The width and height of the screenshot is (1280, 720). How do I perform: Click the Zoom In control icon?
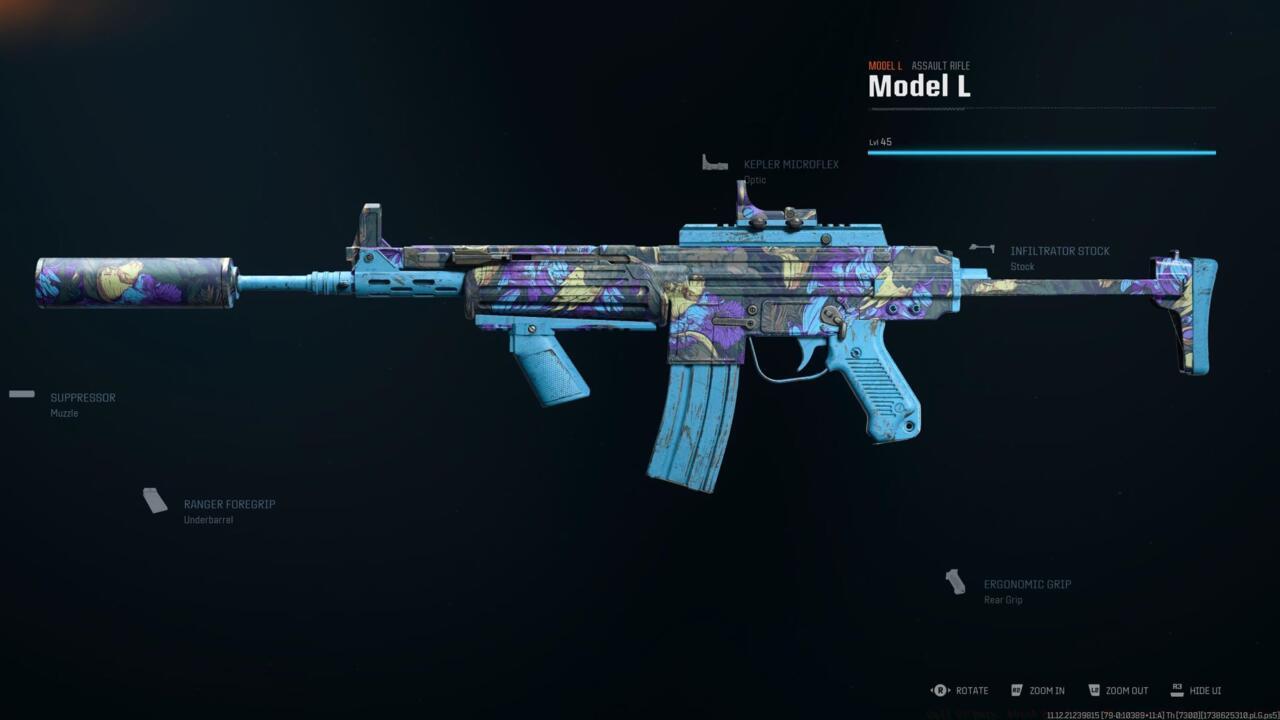click(x=1015, y=690)
